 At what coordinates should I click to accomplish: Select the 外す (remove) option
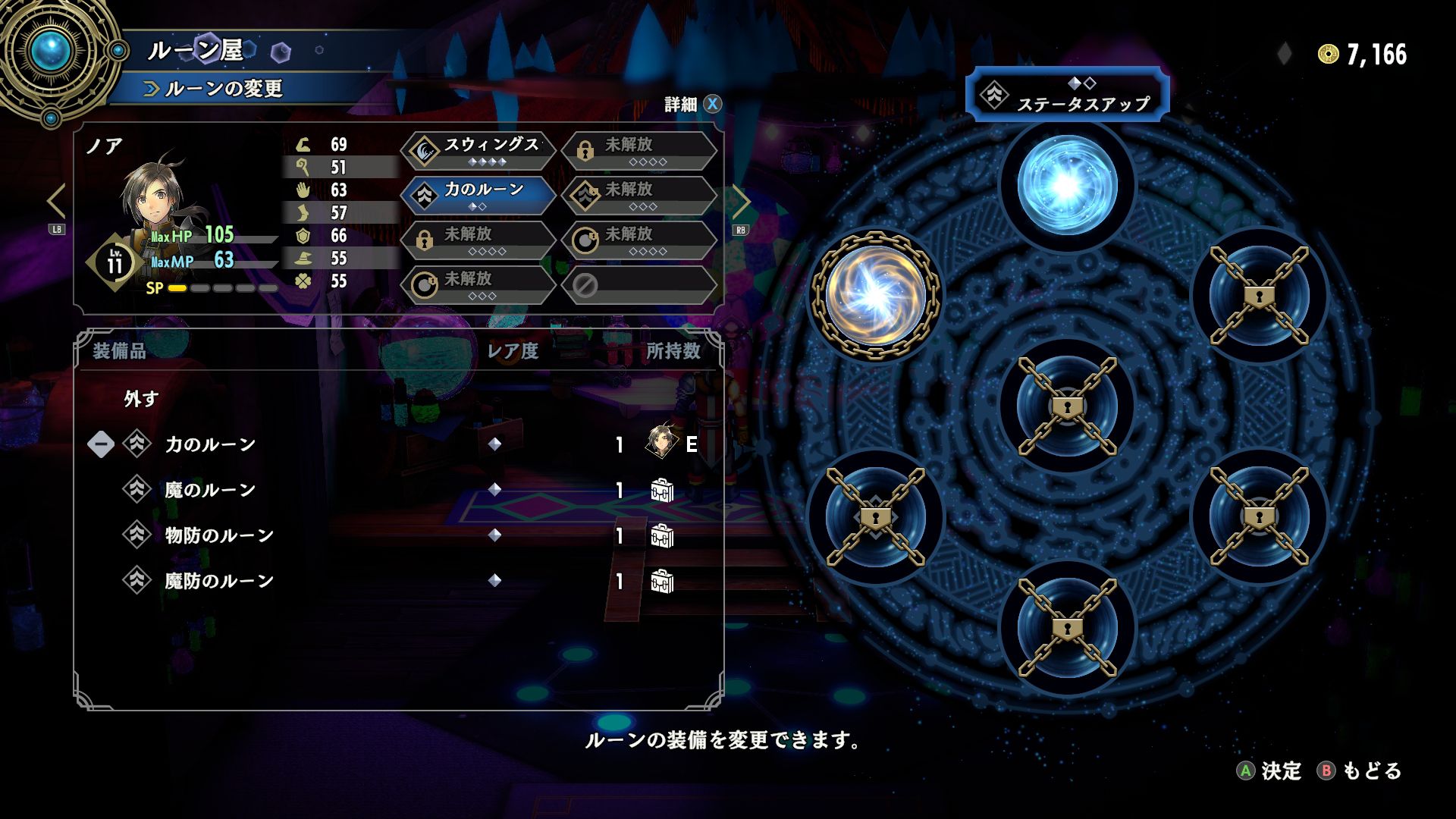coord(142,399)
